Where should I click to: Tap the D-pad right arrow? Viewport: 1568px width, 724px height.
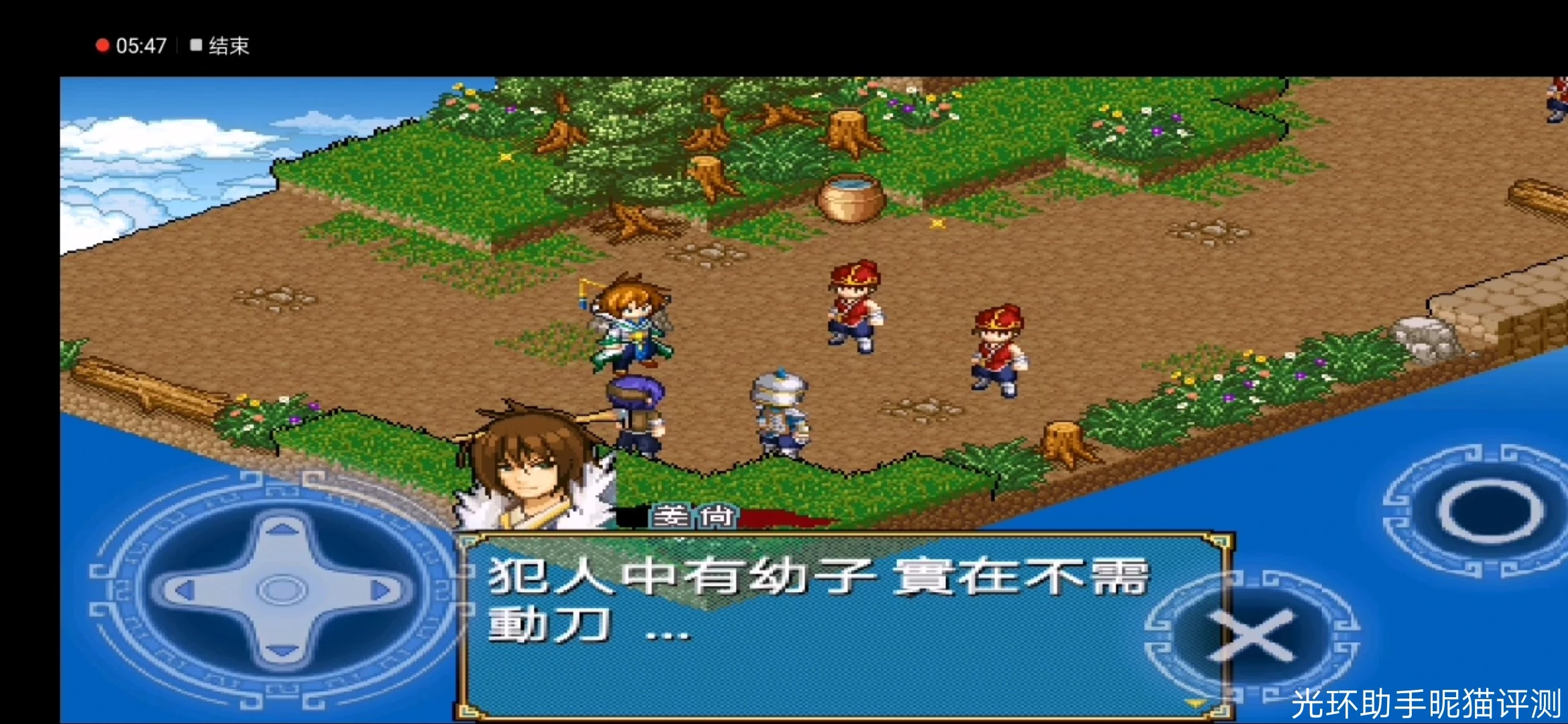pyautogui.click(x=382, y=591)
